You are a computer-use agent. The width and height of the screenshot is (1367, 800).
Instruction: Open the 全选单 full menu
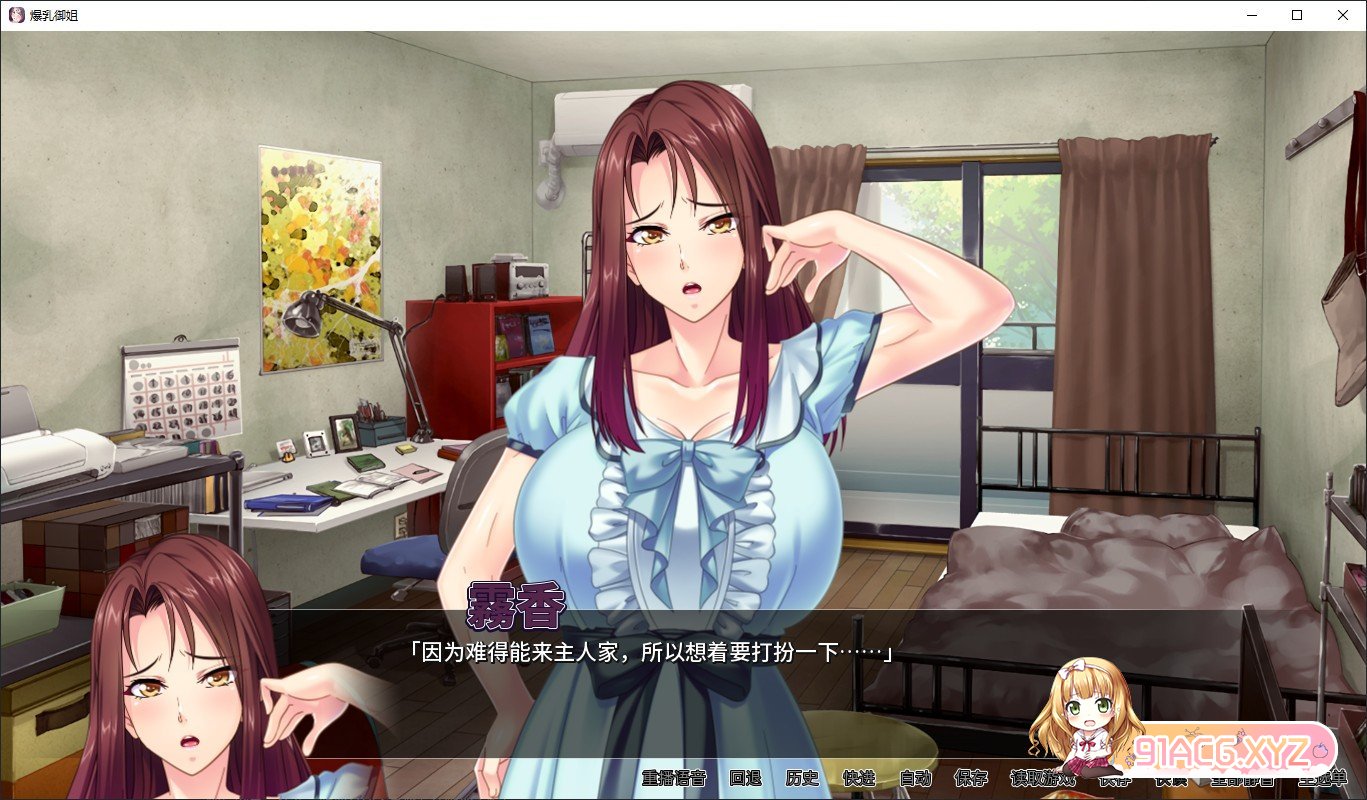pos(1322,784)
